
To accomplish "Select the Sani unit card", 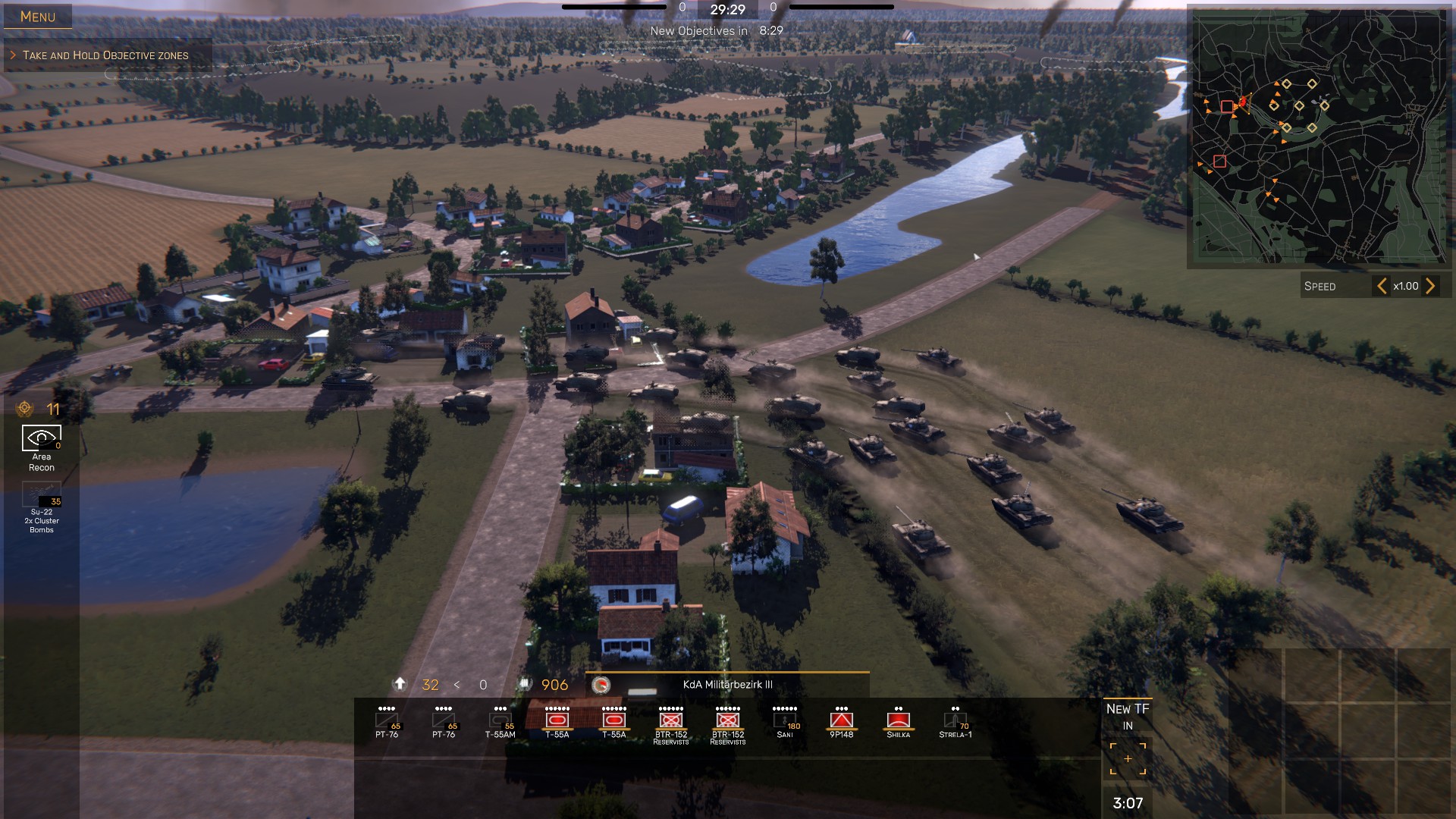I will (785, 722).
